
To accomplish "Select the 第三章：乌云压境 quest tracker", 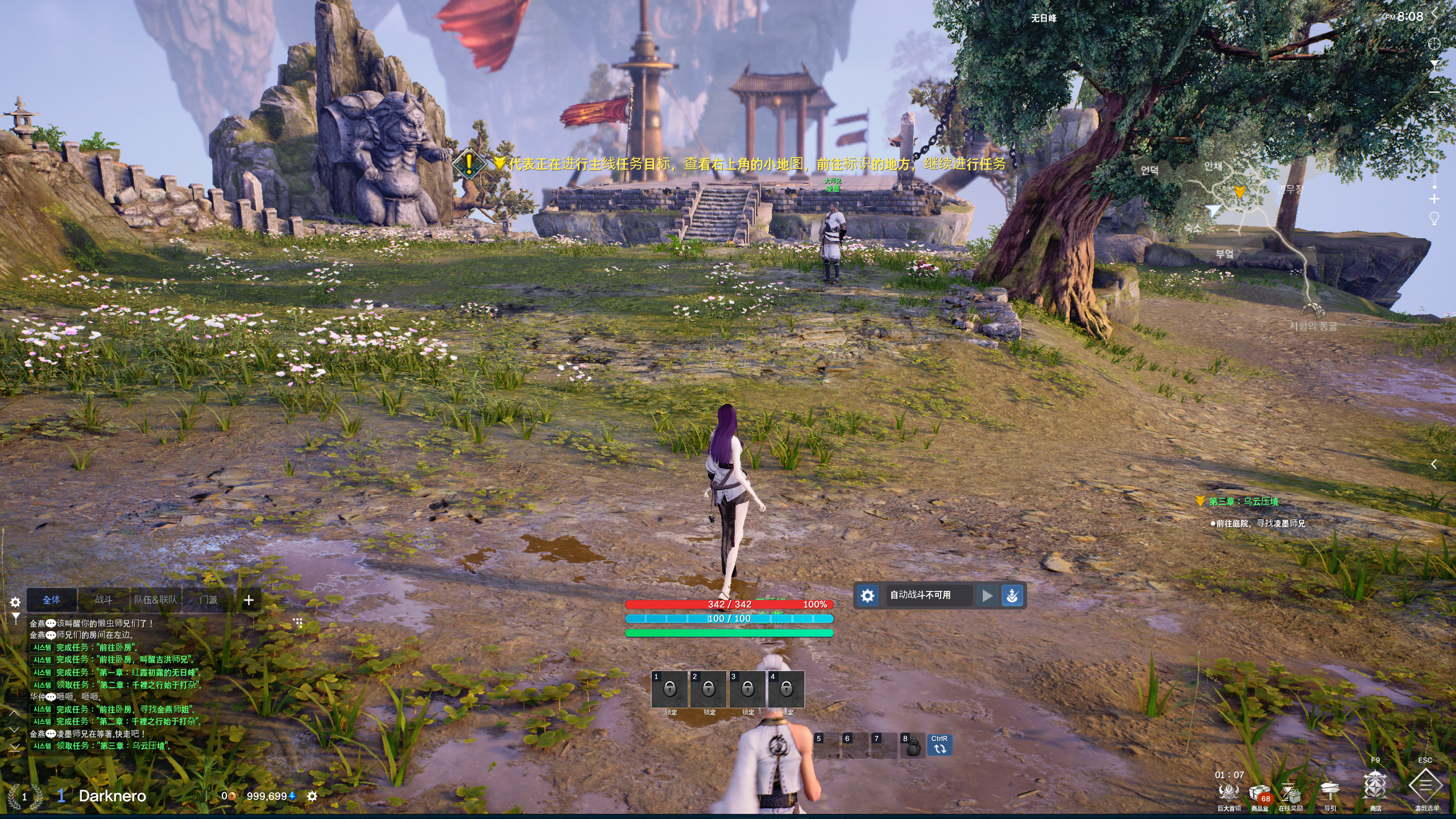I will point(1243,501).
